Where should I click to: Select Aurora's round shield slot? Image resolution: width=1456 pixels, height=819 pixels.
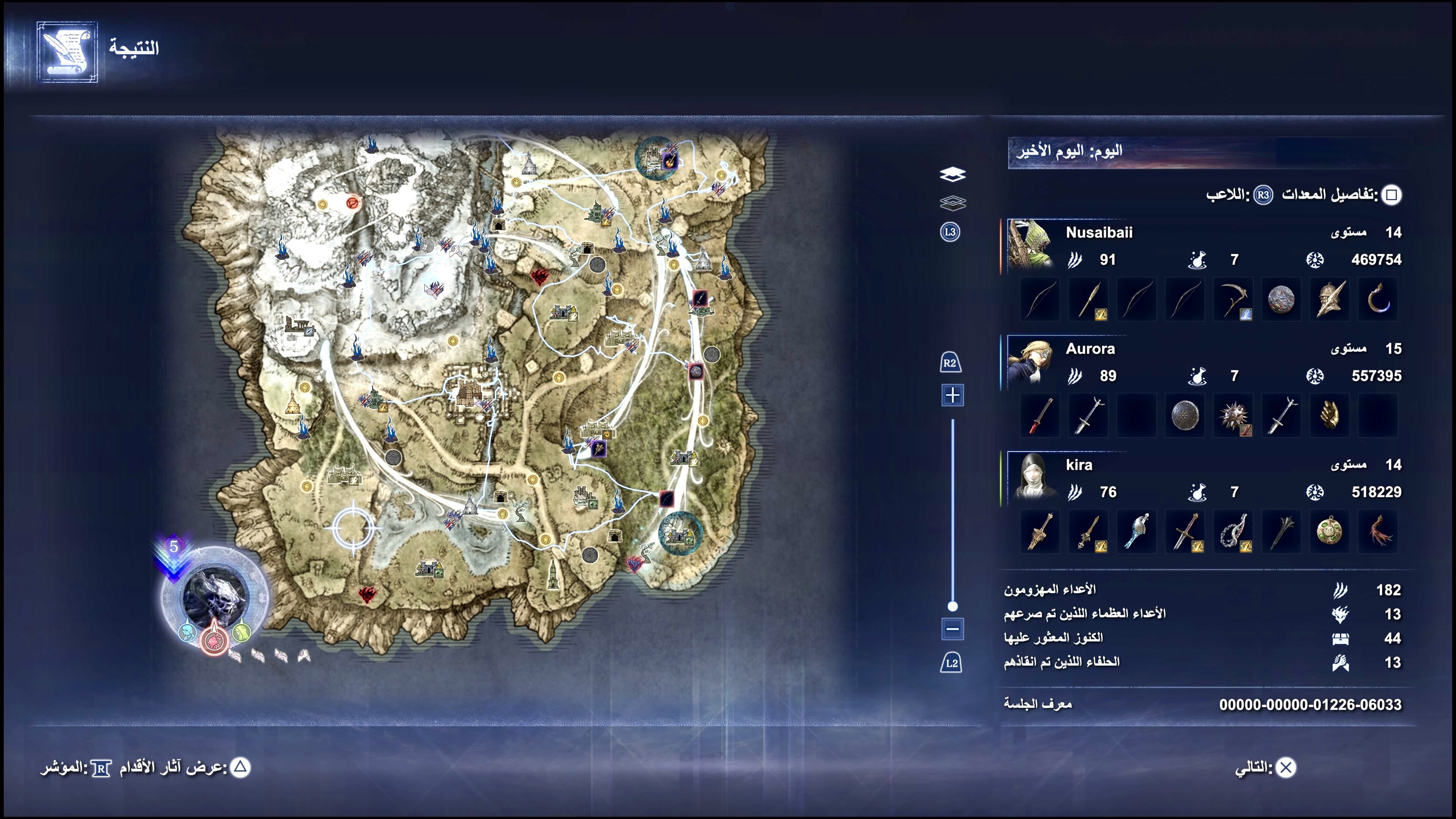point(1185,416)
